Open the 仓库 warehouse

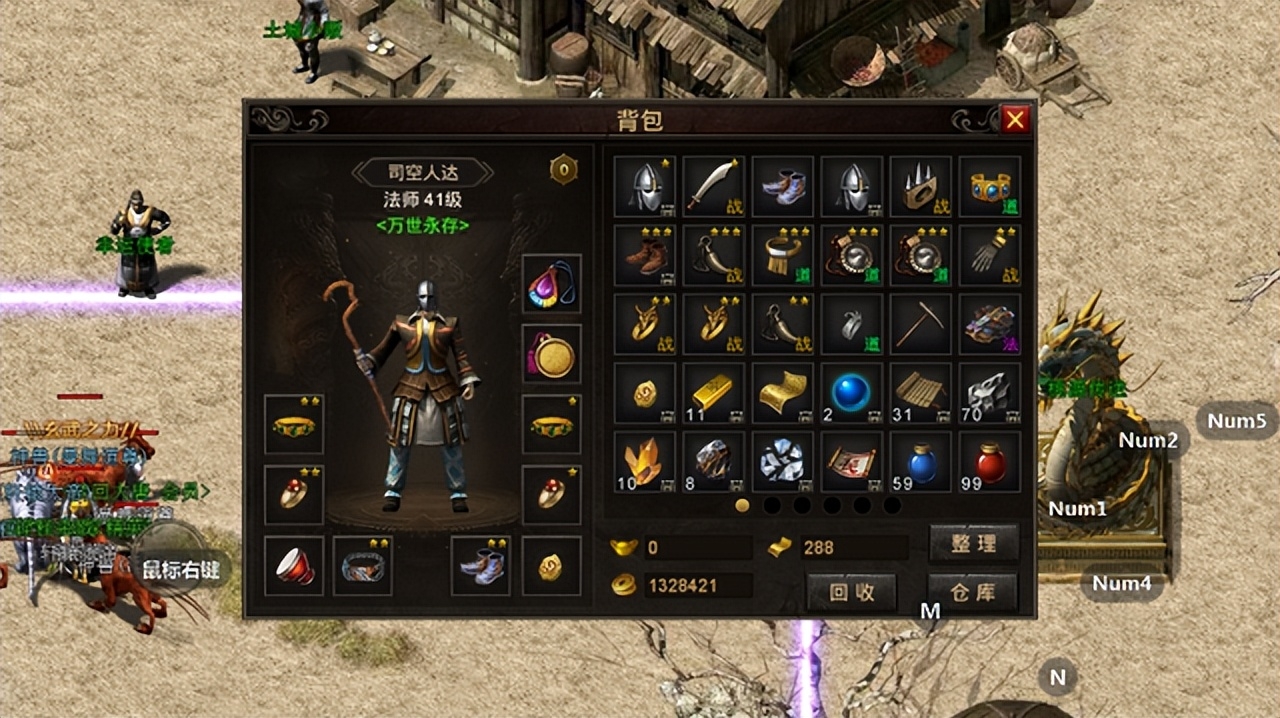(973, 592)
